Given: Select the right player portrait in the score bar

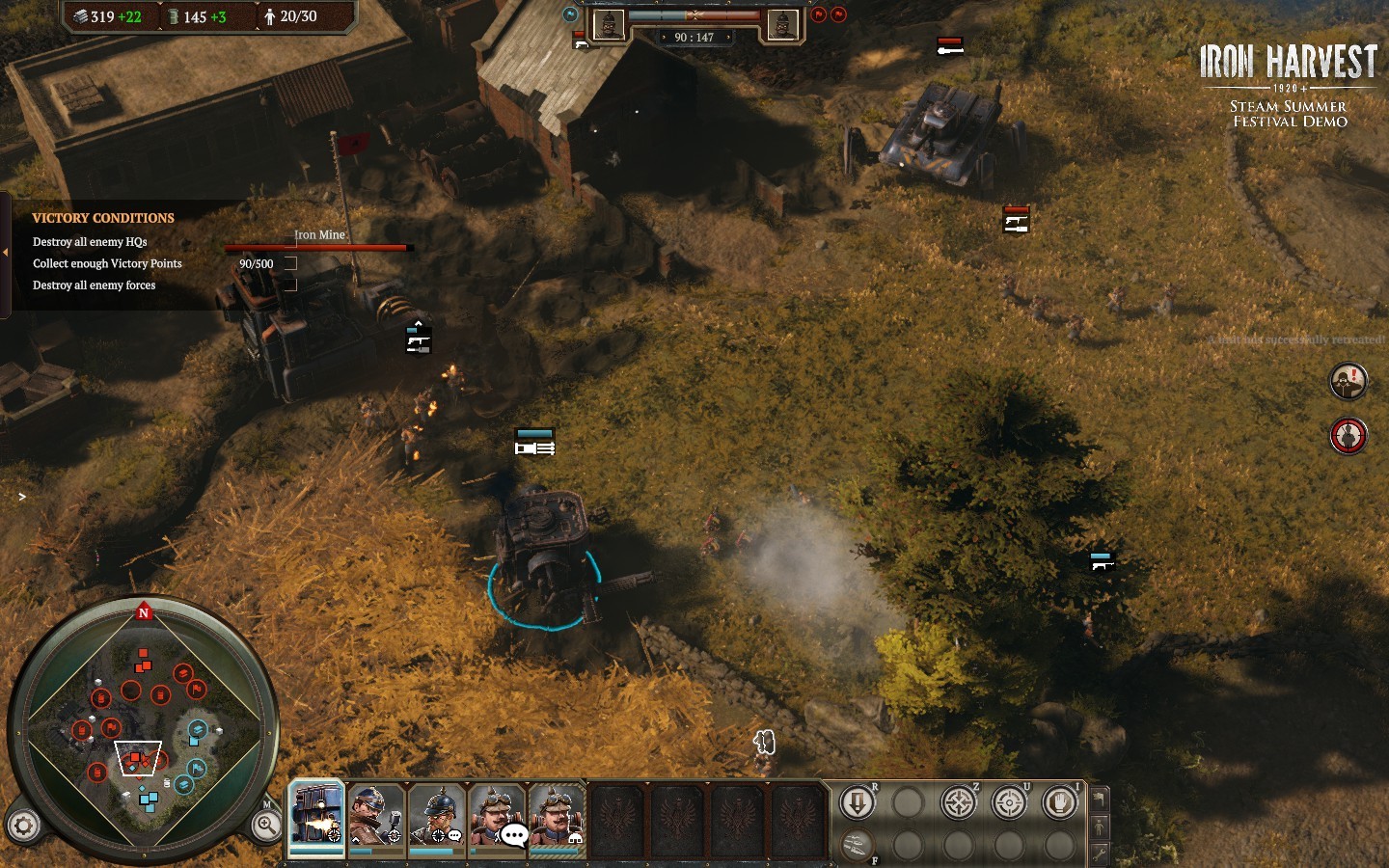Looking at the screenshot, I should coord(782,25).
